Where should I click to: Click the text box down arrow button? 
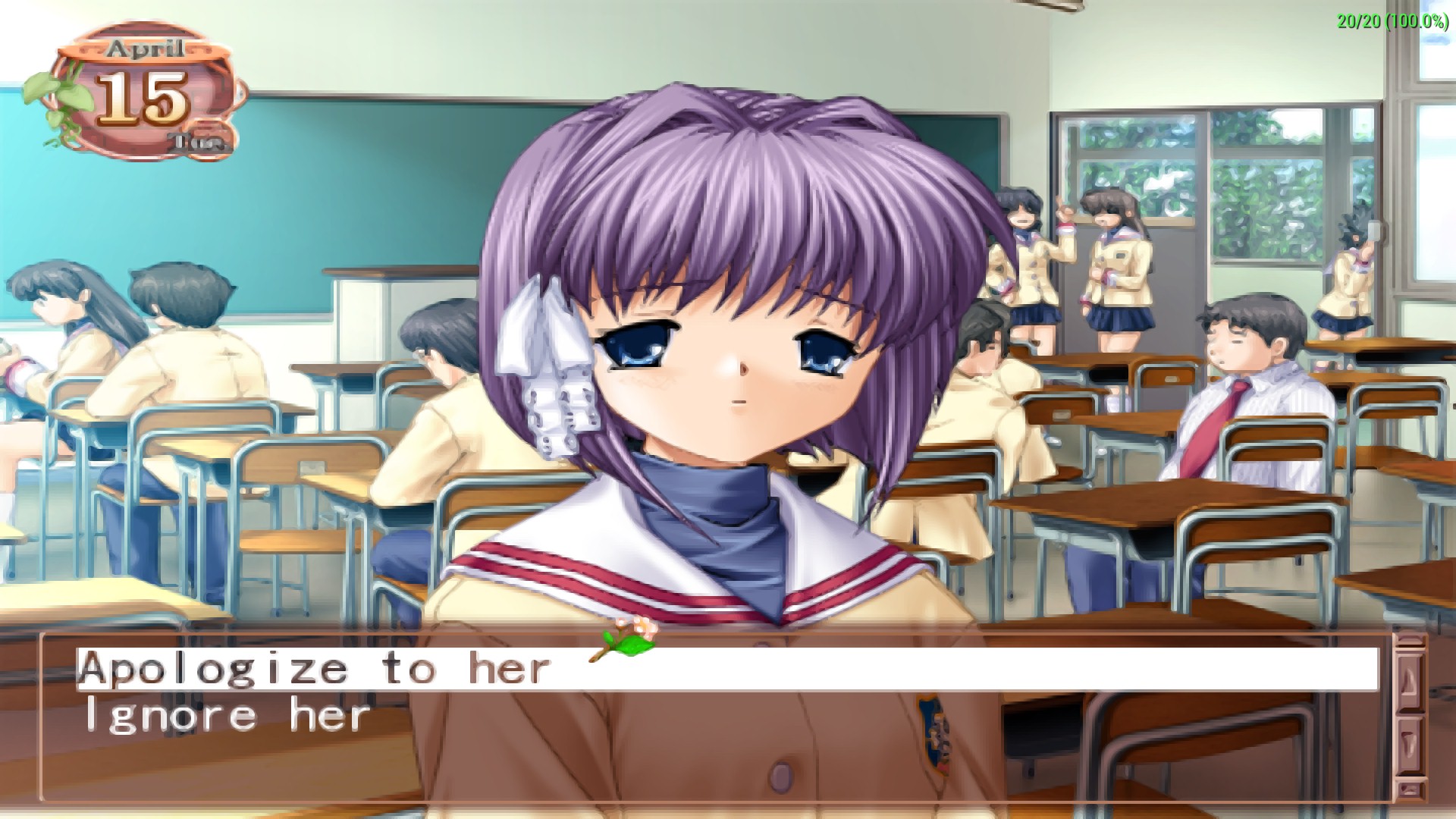click(x=1410, y=743)
